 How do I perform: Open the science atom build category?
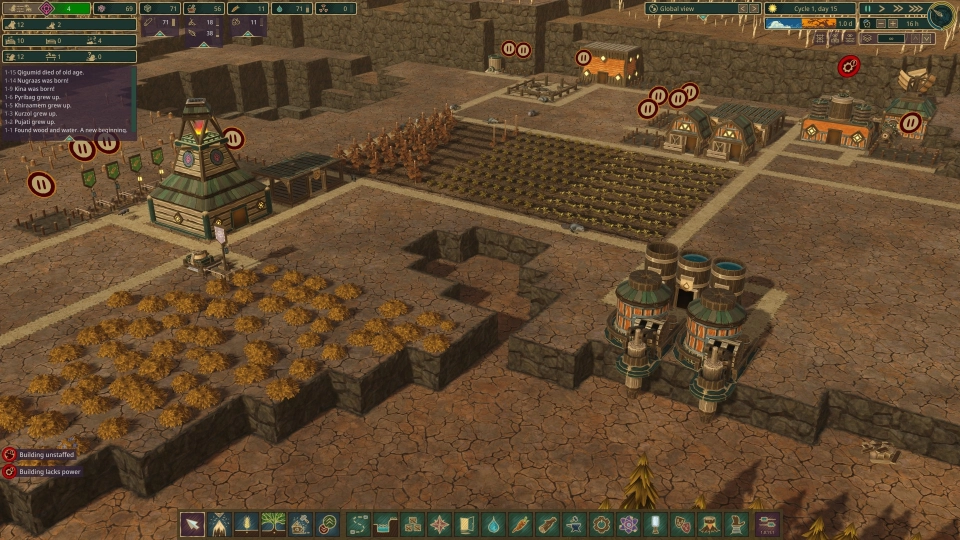[x=628, y=524]
